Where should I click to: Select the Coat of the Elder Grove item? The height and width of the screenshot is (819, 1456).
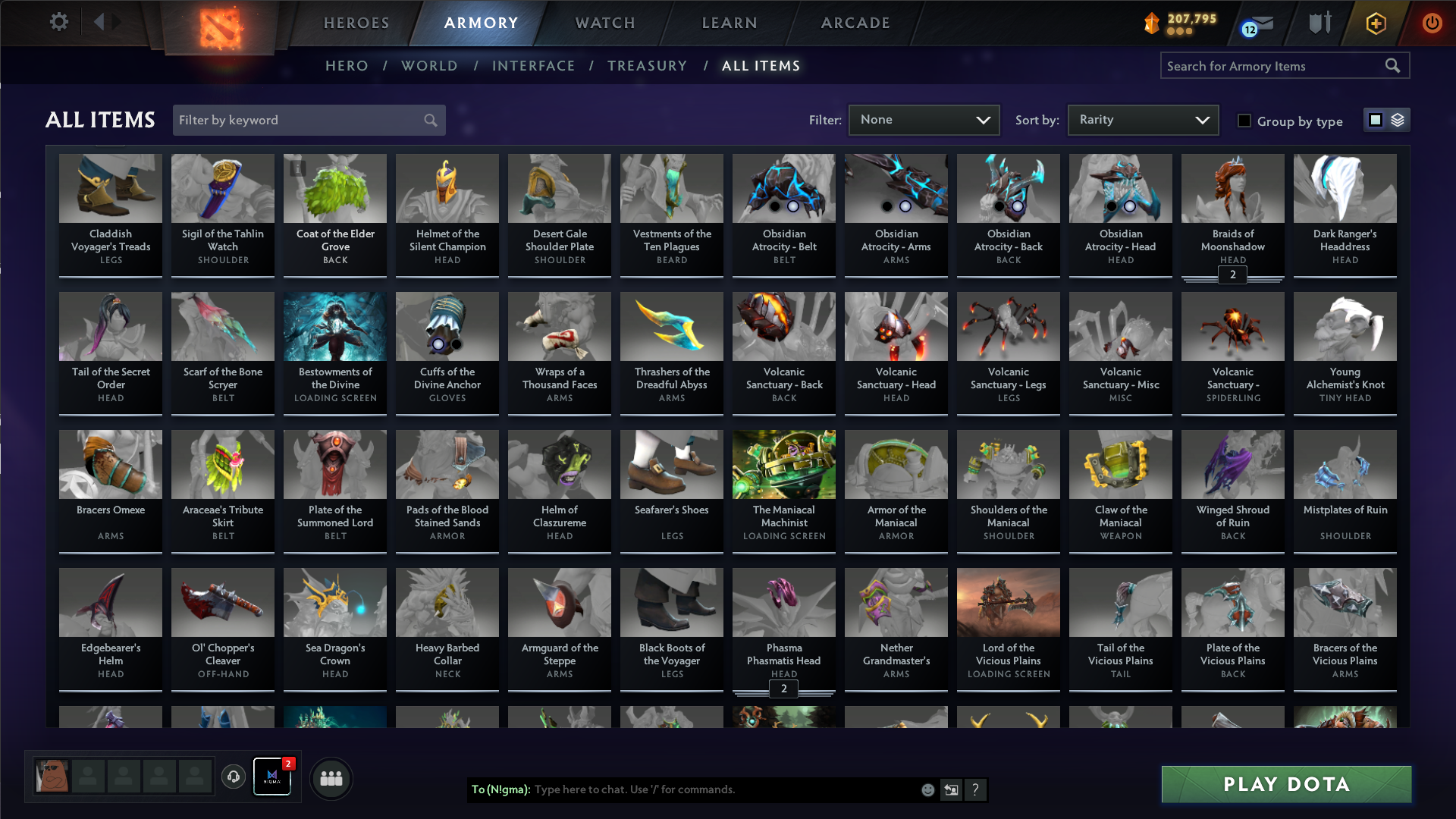coord(334,212)
